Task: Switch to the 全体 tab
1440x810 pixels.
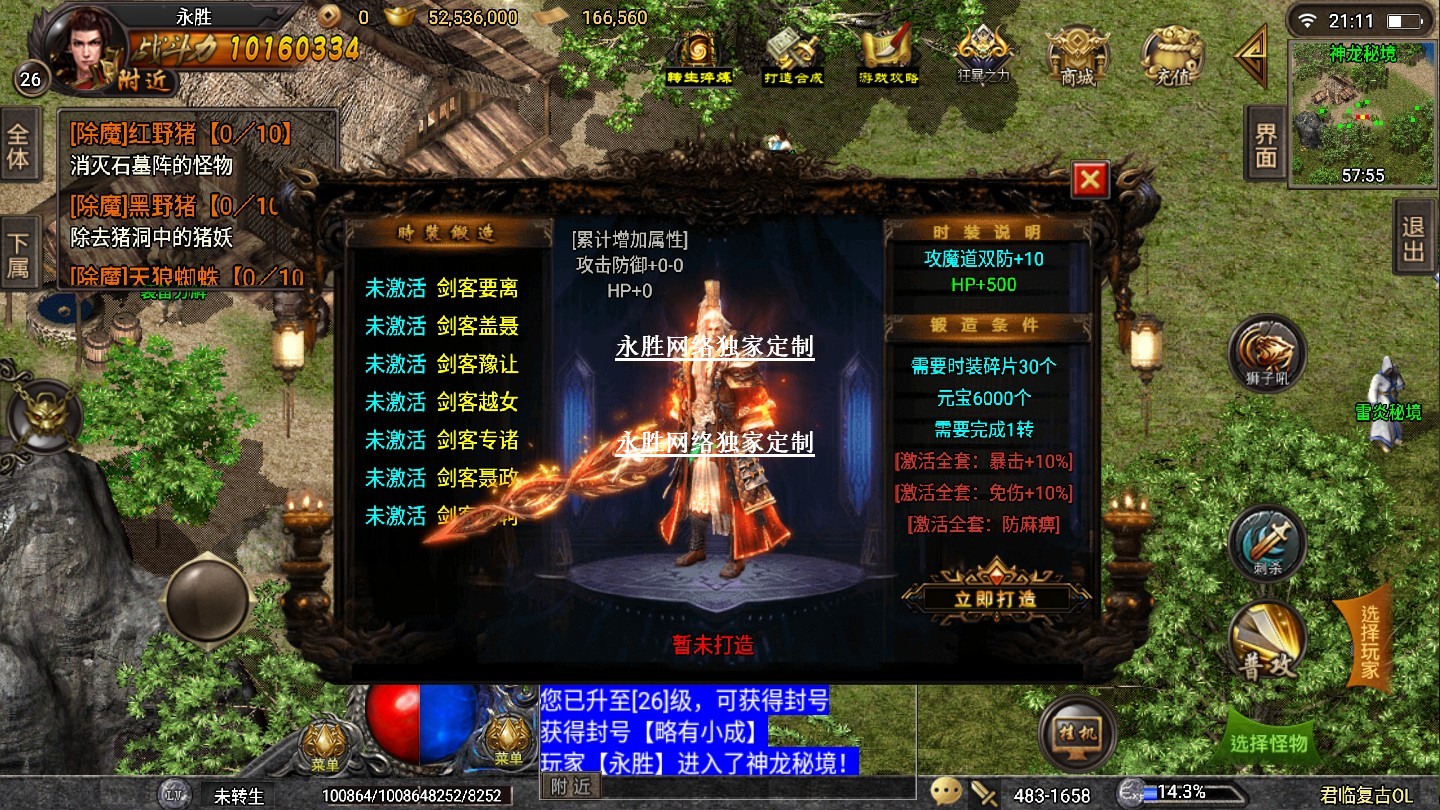Action: [x=19, y=146]
